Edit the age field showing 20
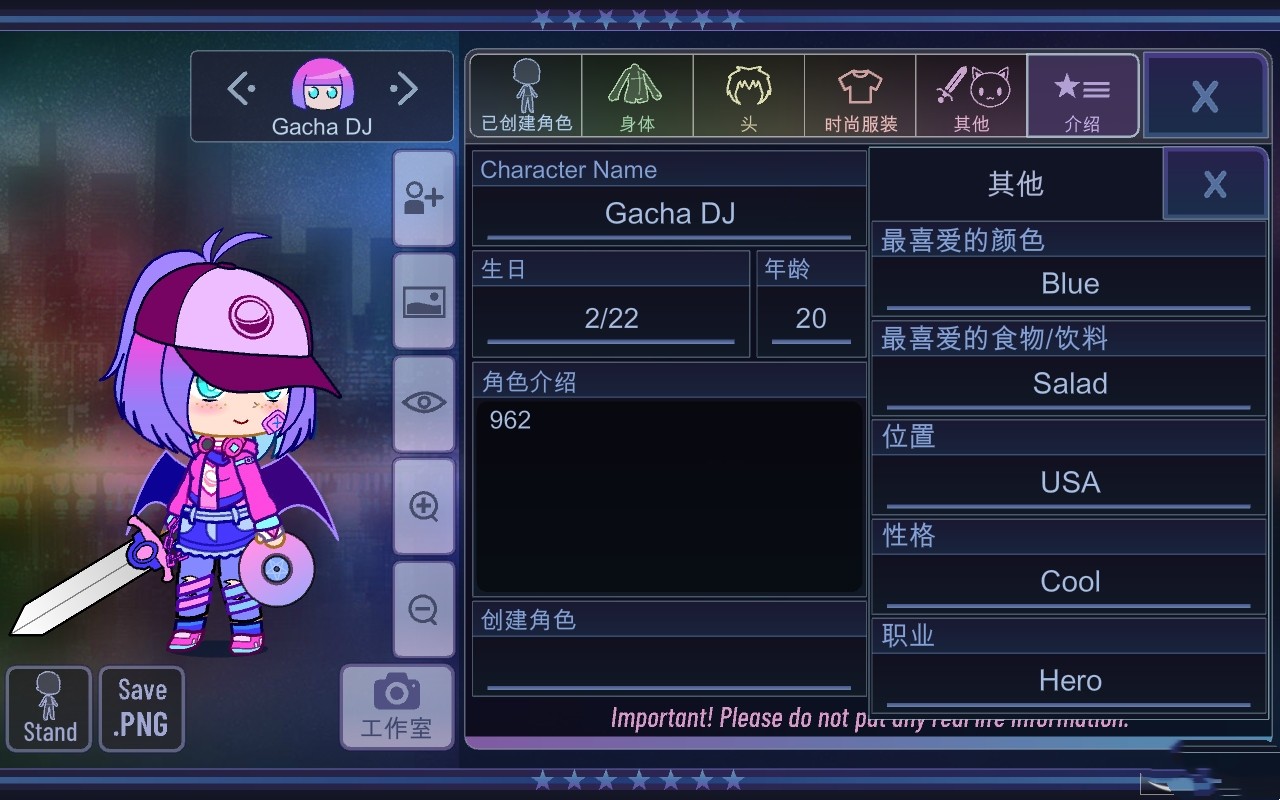This screenshot has height=800, width=1280. click(x=811, y=319)
